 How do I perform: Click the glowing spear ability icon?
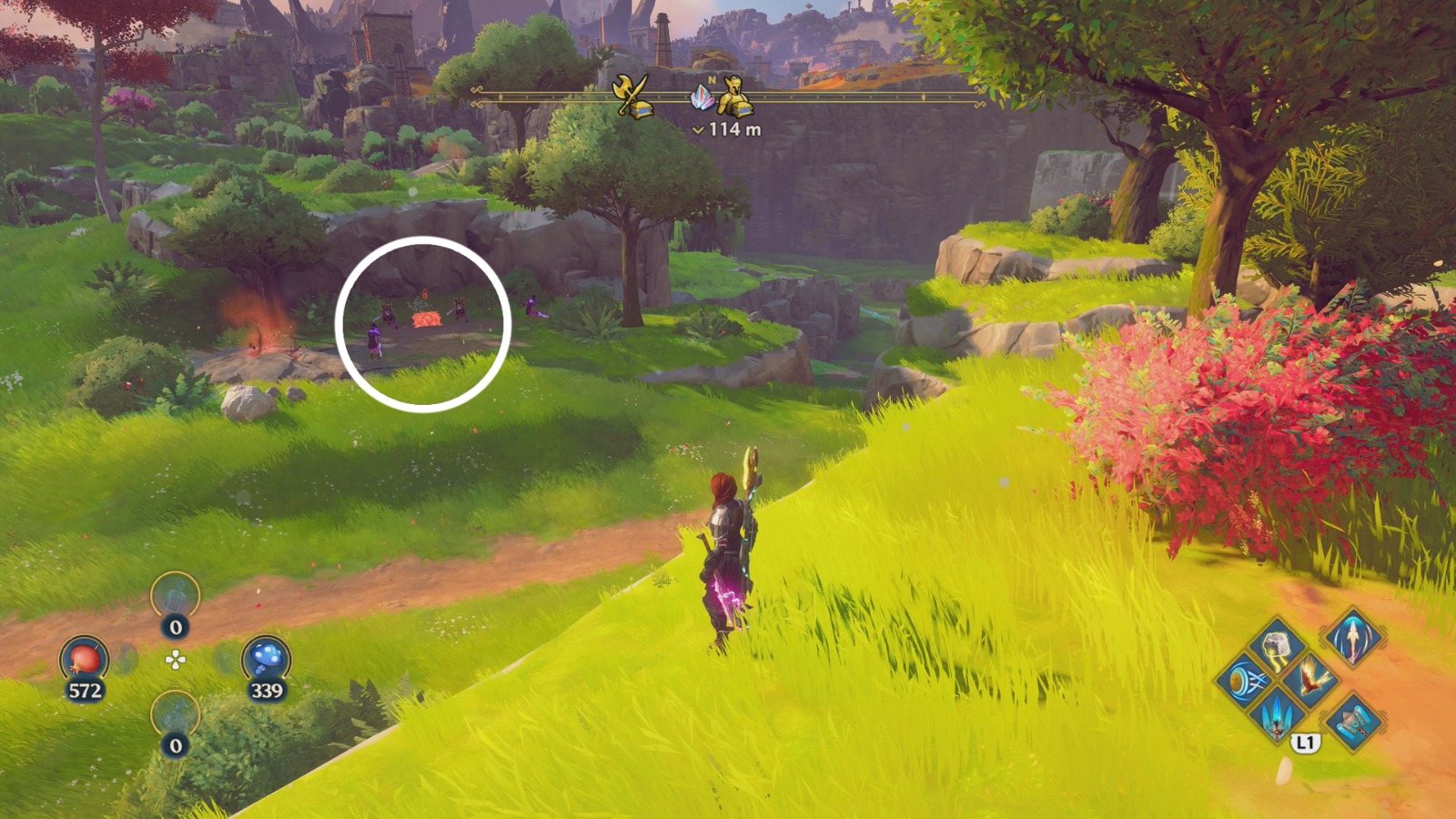1352,640
